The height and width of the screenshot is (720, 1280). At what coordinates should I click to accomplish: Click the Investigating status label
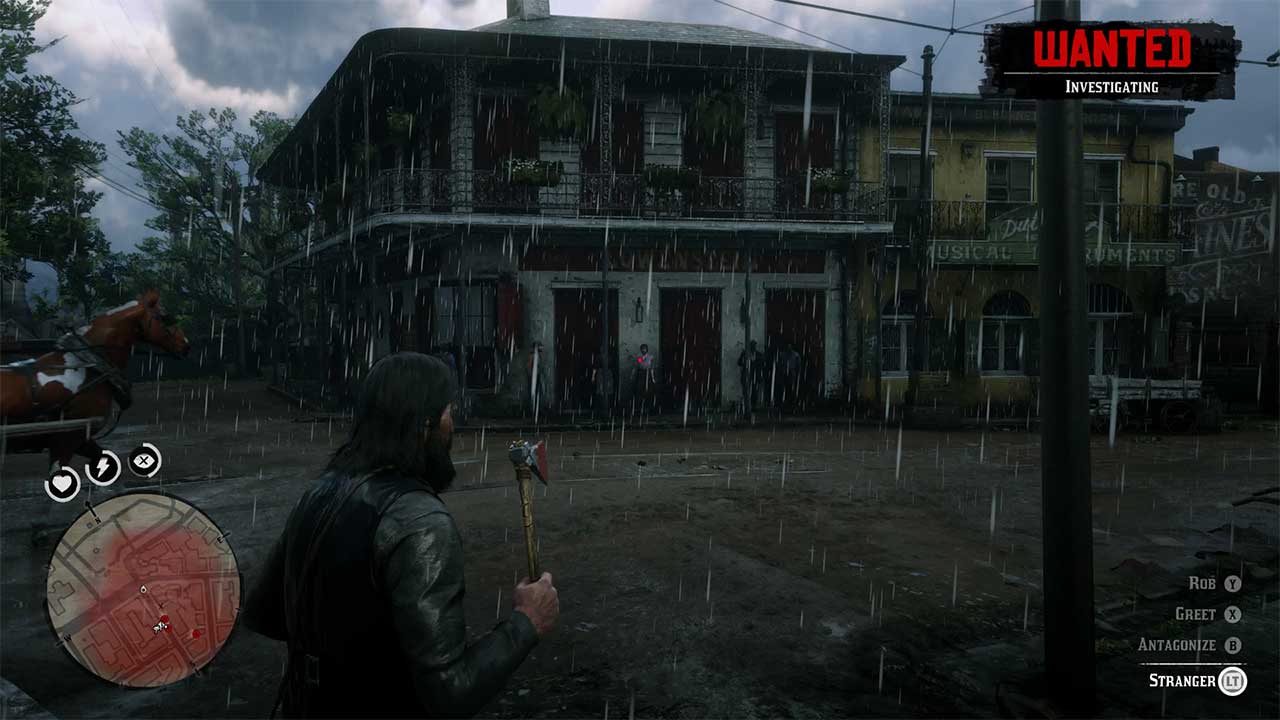pos(1113,86)
